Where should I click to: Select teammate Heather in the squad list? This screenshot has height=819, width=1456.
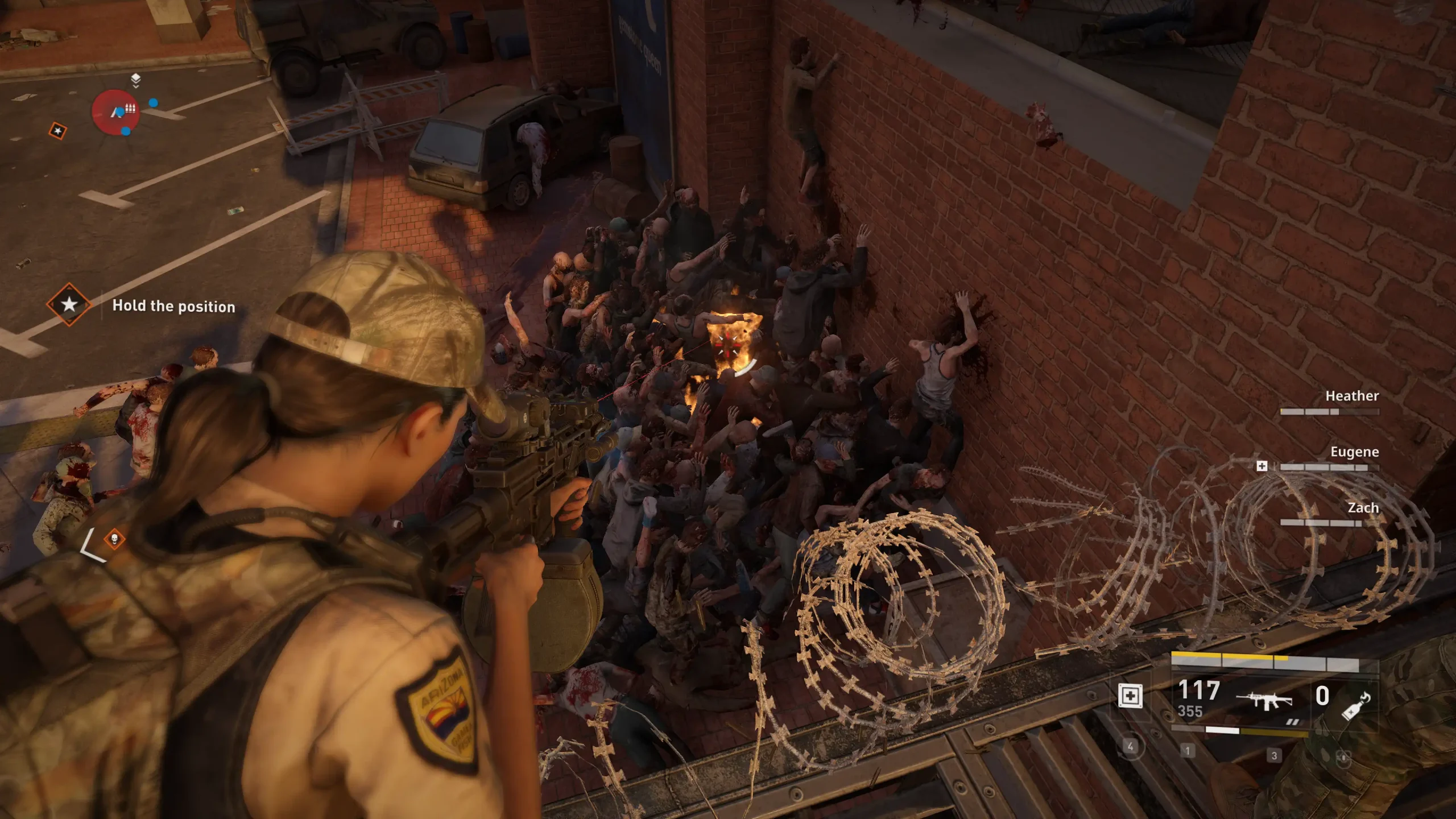1351,396
